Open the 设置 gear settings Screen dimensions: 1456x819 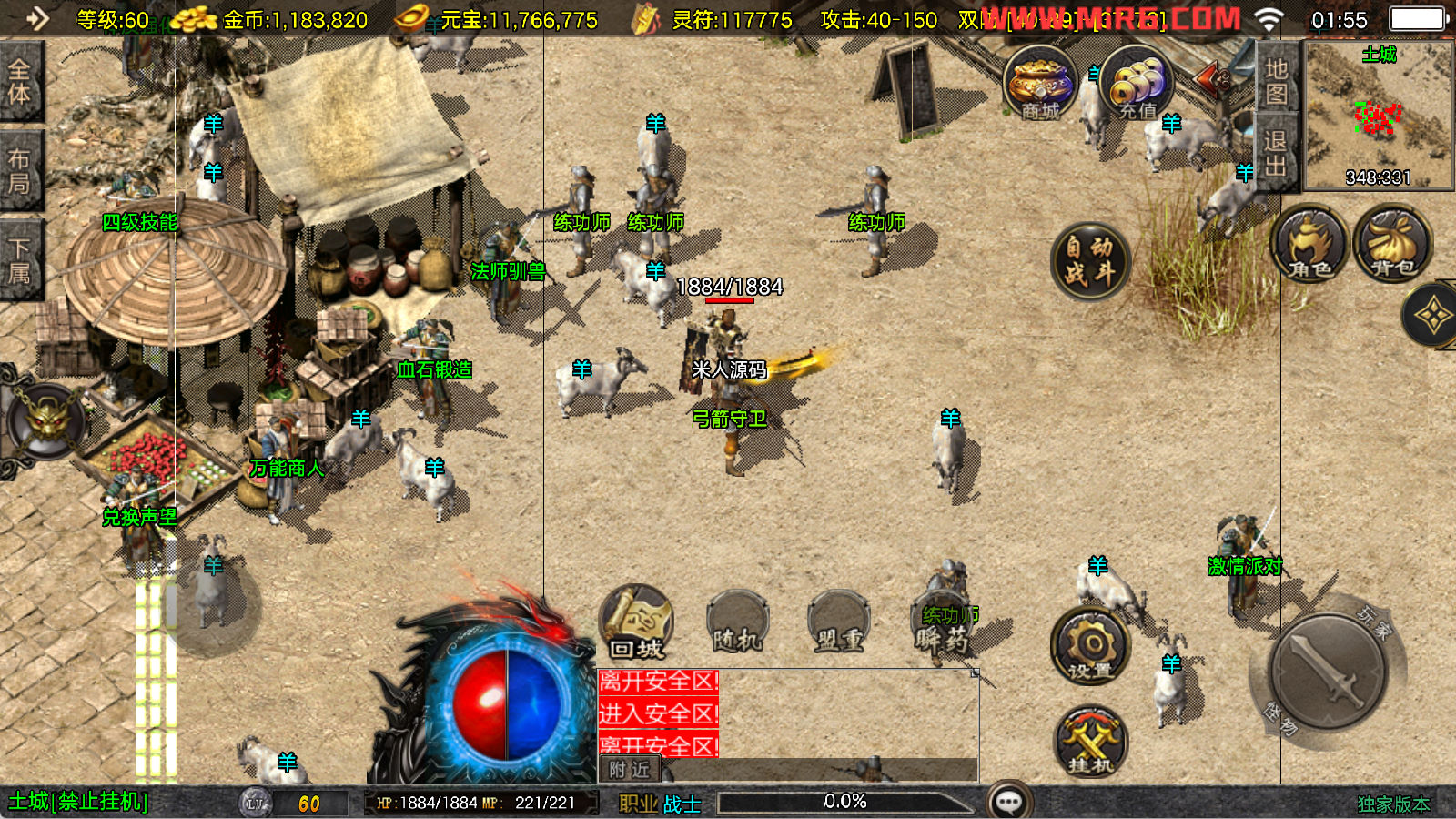[x=1090, y=648]
